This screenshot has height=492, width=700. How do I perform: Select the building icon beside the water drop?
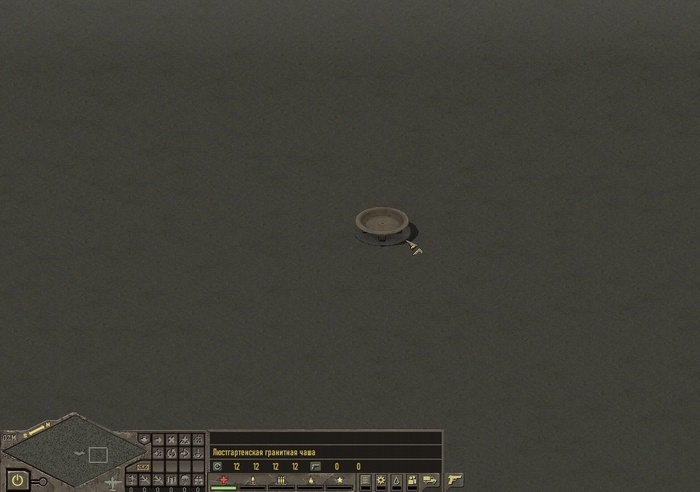pyautogui.click(x=412, y=481)
